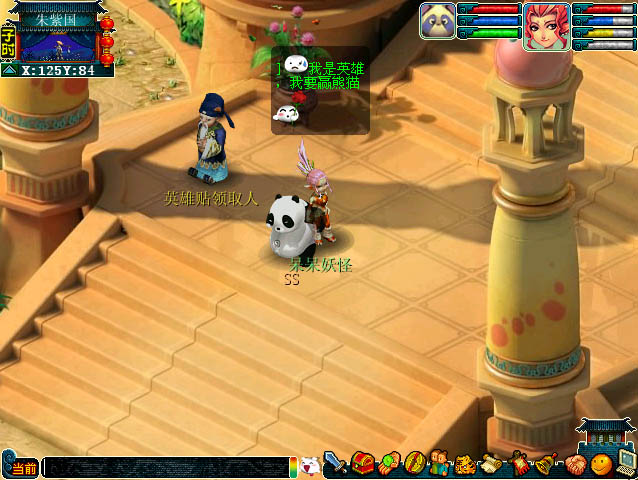Open the computer system settings icon
The image size is (638, 480).
point(625,462)
